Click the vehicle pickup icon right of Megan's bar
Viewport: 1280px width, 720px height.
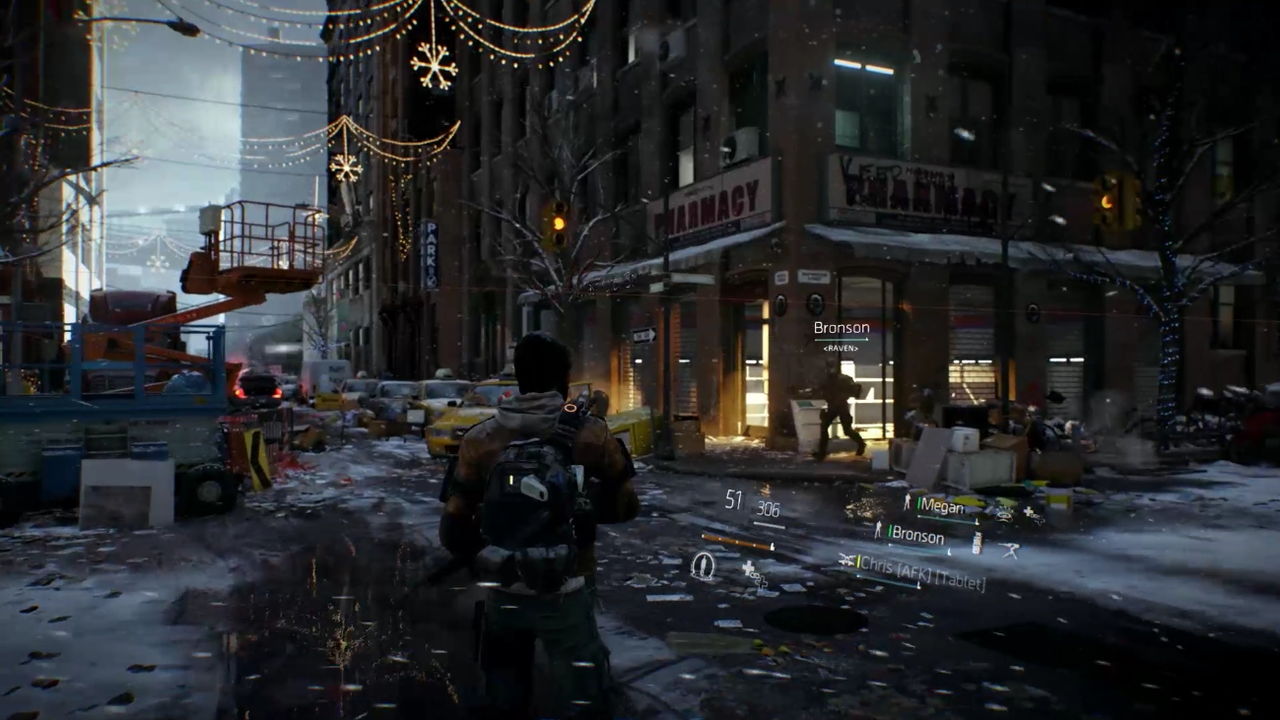coord(1002,516)
